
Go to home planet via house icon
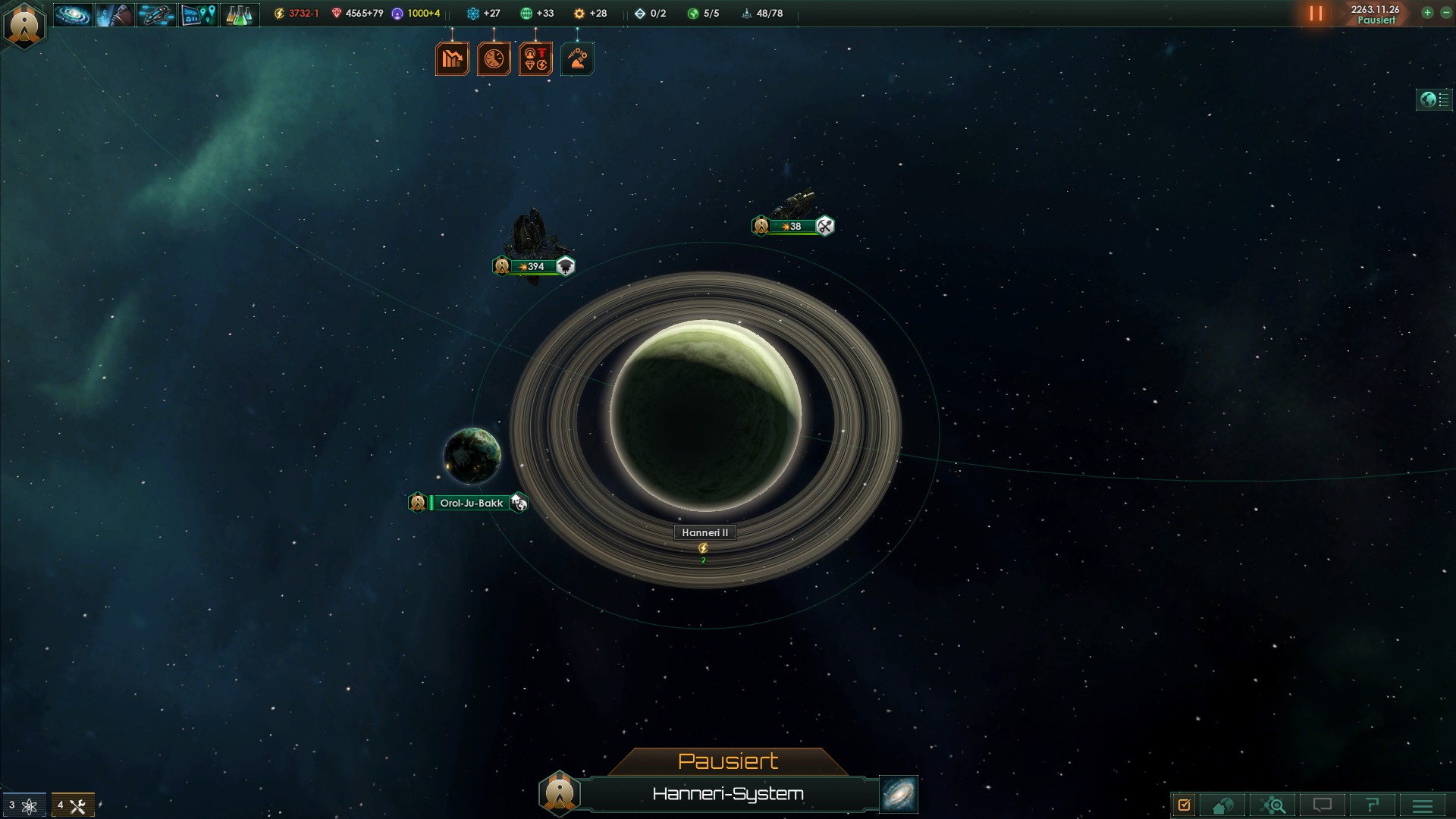pyautogui.click(x=1222, y=805)
